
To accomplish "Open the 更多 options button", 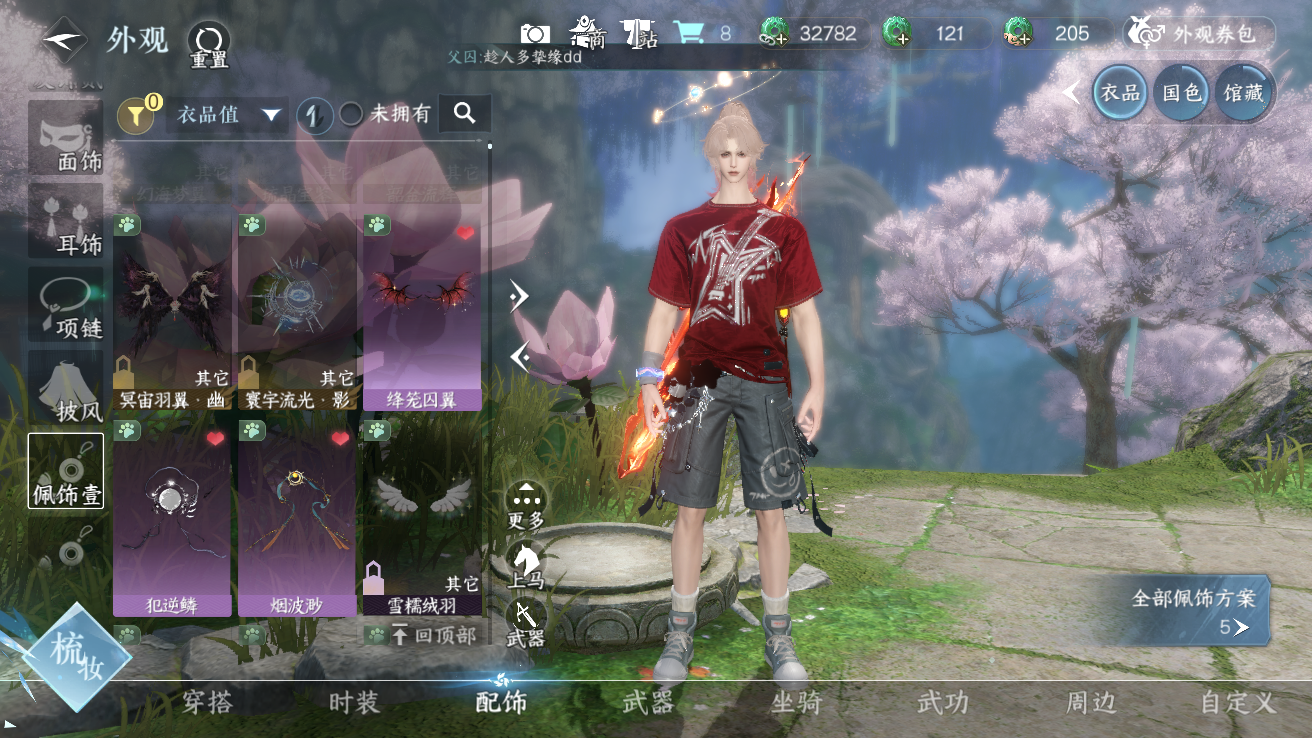I will pos(526,503).
